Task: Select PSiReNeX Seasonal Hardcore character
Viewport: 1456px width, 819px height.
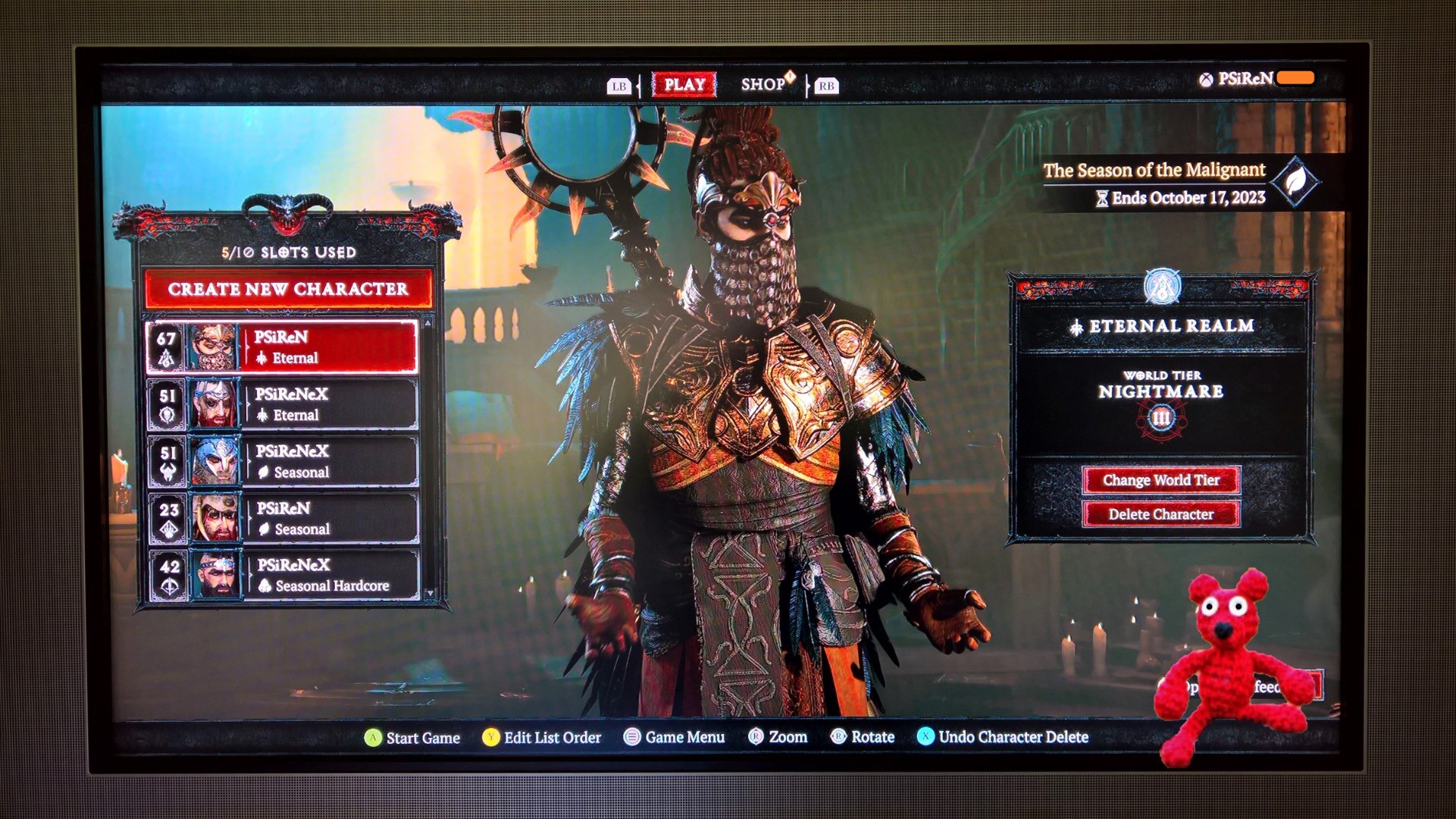Action: pyautogui.click(x=282, y=576)
